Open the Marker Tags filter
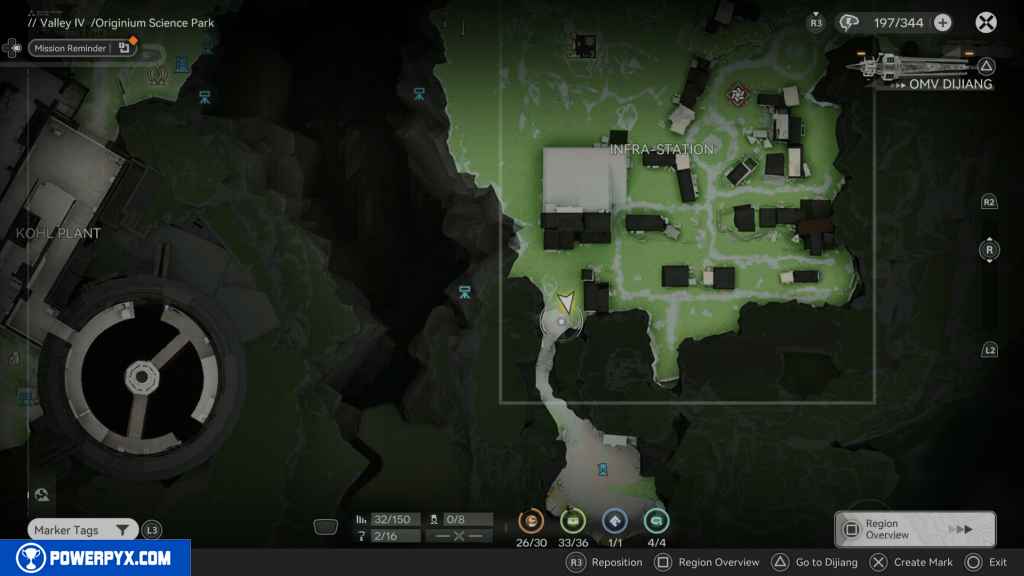Screen dimensions: 1024x576 [x=82, y=530]
